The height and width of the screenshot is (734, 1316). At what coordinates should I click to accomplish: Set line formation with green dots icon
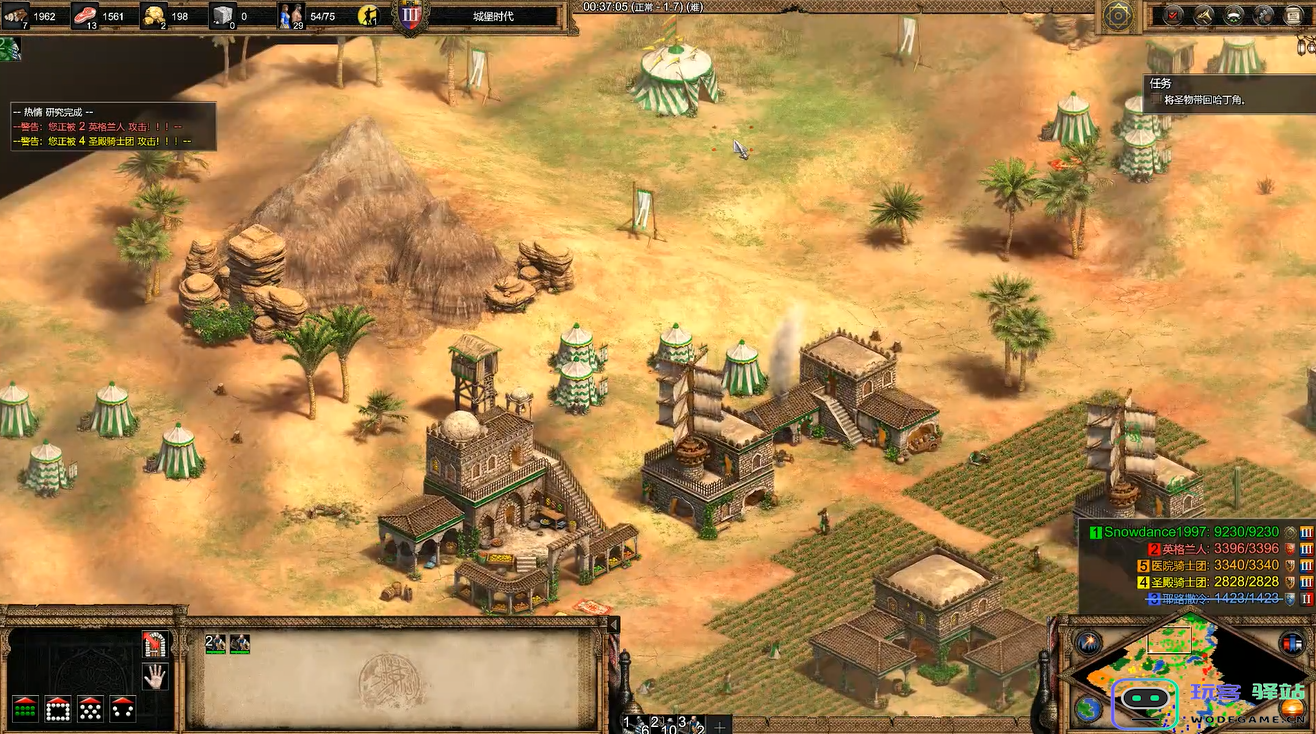25,708
